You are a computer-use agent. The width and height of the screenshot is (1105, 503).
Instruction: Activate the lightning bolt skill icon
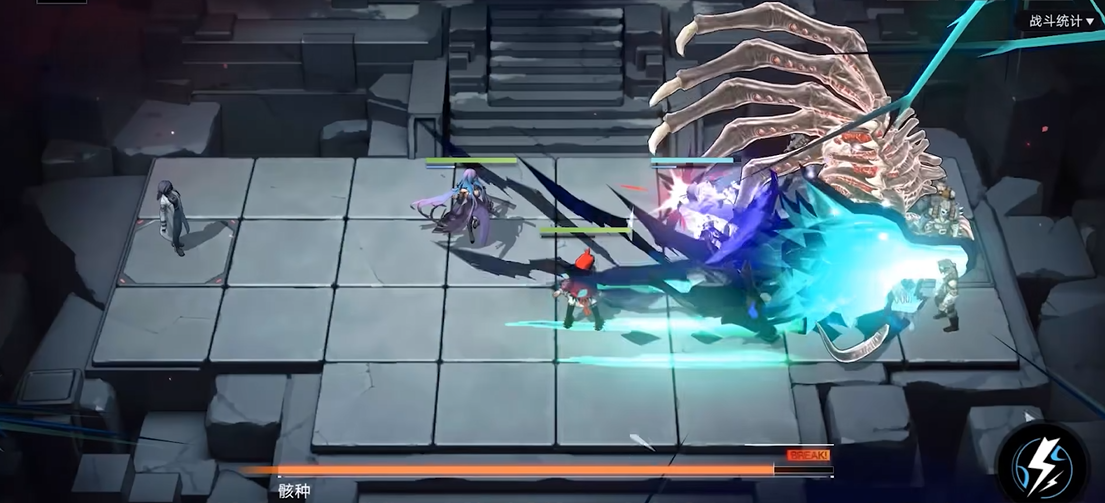[1043, 461]
